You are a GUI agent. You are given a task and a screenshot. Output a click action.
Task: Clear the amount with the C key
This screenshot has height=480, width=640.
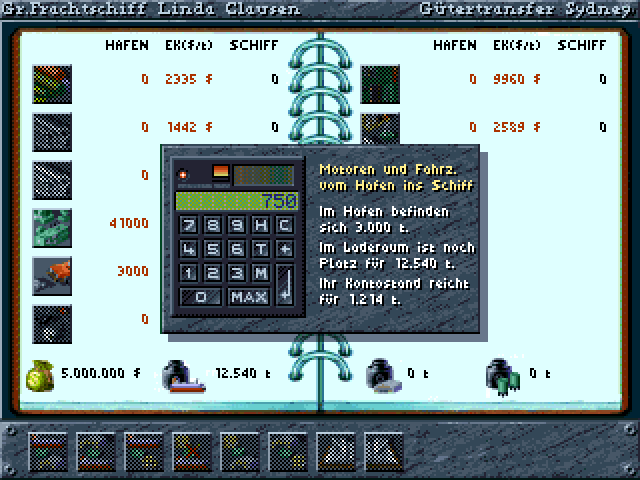click(284, 224)
